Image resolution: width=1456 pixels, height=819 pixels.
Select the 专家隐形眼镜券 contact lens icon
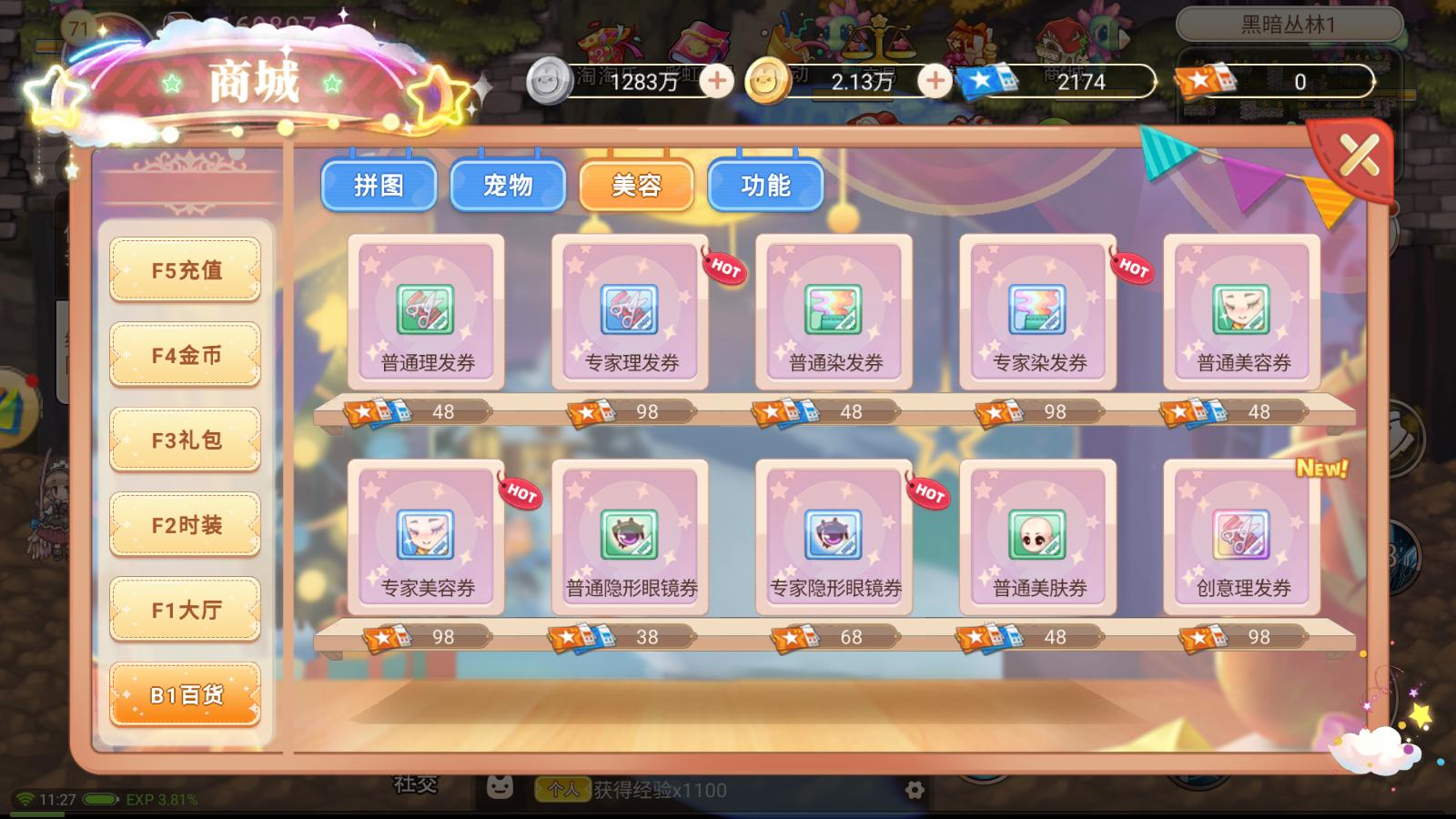pos(834,537)
